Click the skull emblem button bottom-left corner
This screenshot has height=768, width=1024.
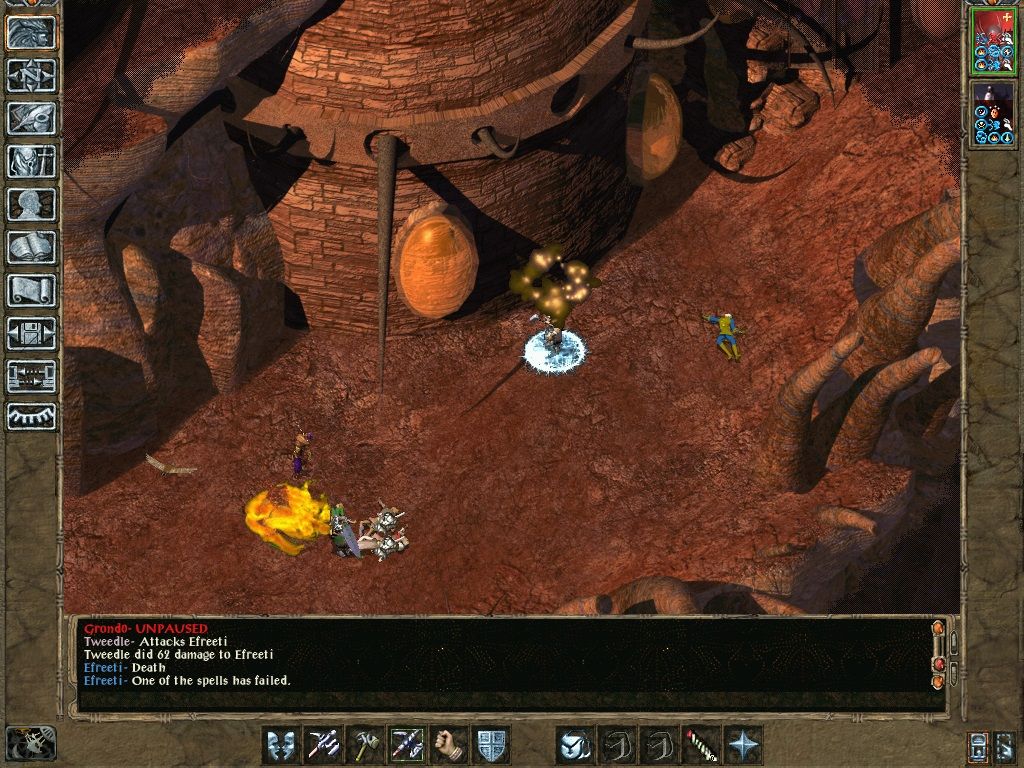coord(30,743)
